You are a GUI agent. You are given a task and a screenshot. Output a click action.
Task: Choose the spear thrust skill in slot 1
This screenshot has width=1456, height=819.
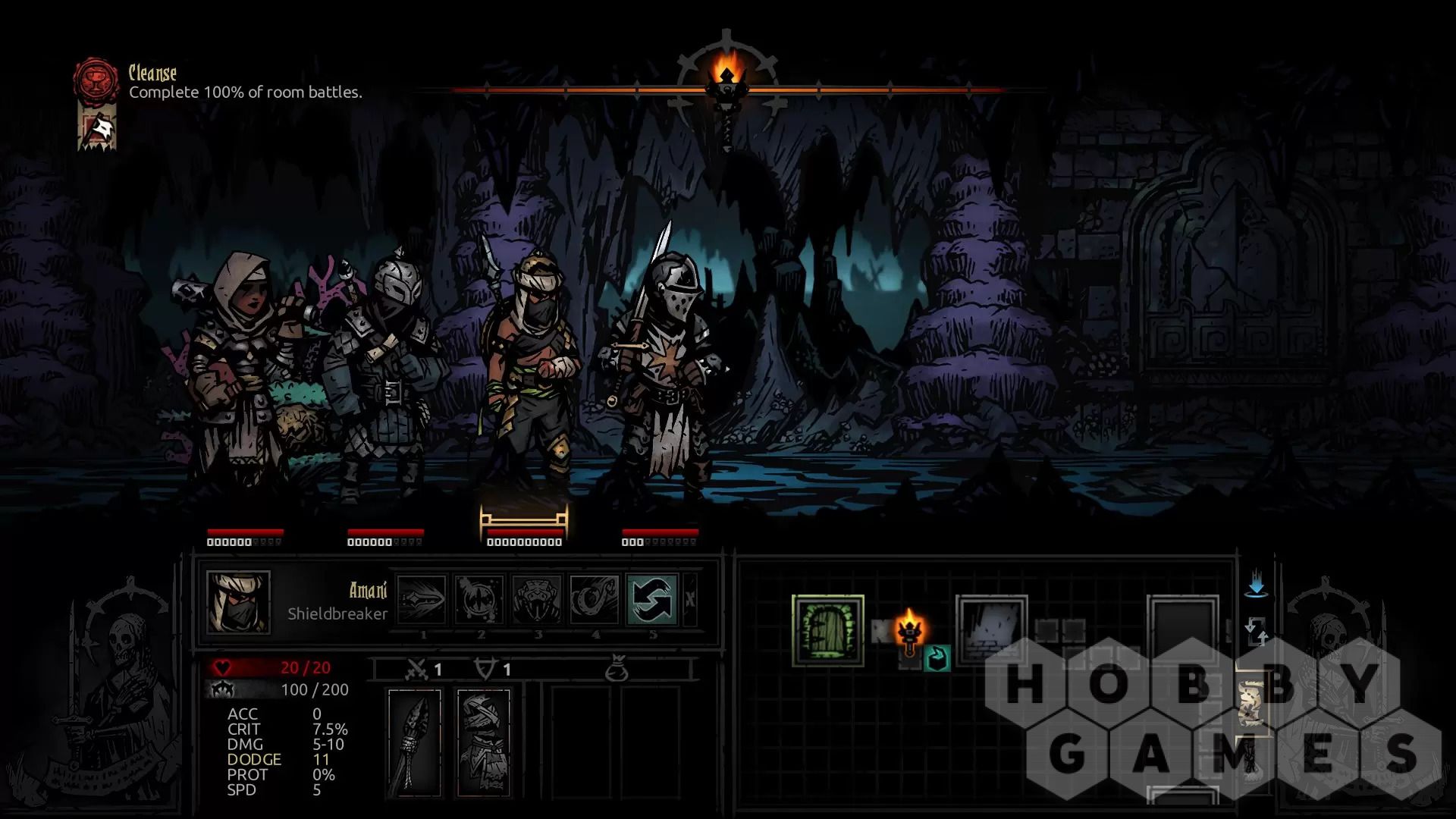pyautogui.click(x=422, y=599)
